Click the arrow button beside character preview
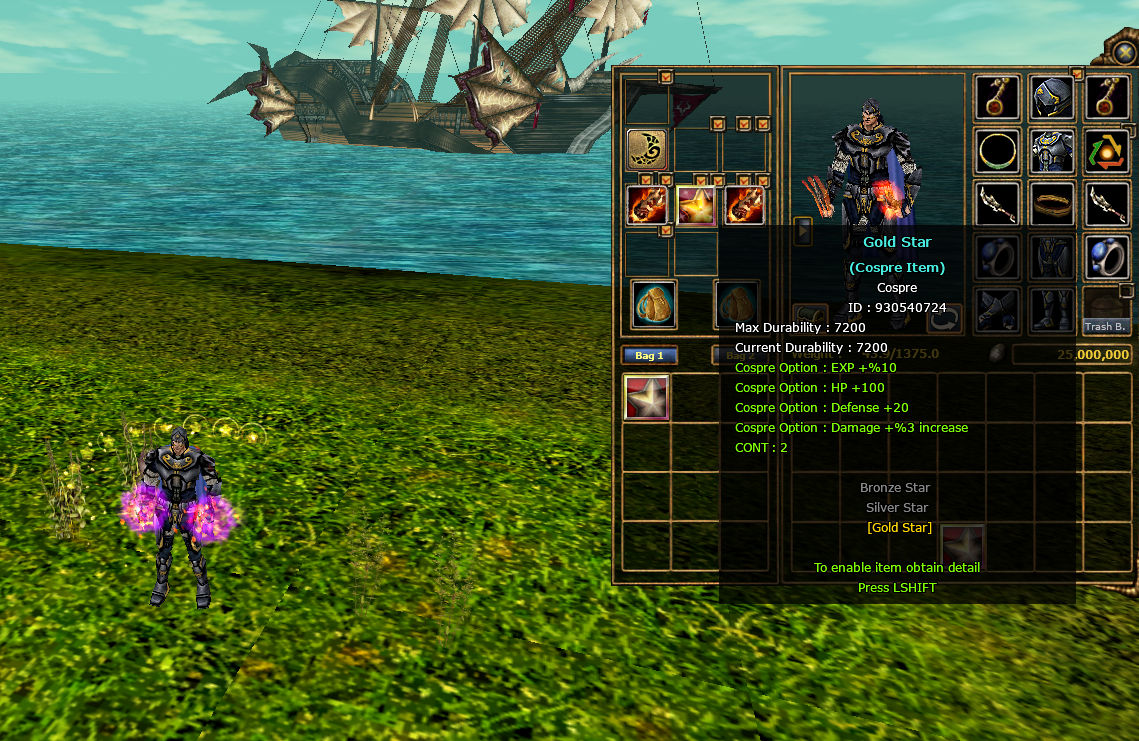1139x741 pixels. pyautogui.click(x=803, y=231)
